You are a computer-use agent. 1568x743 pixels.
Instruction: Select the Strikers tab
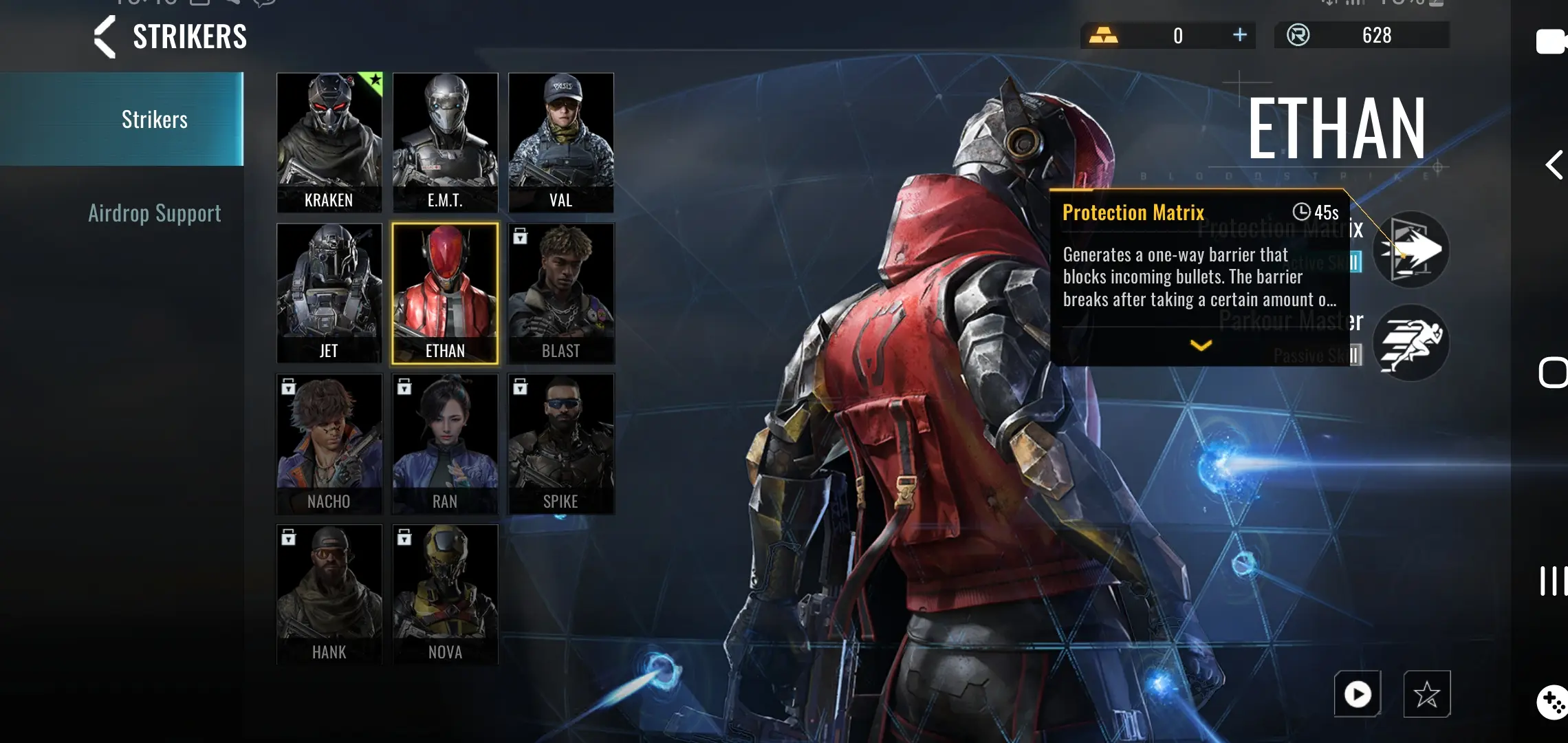(155, 120)
